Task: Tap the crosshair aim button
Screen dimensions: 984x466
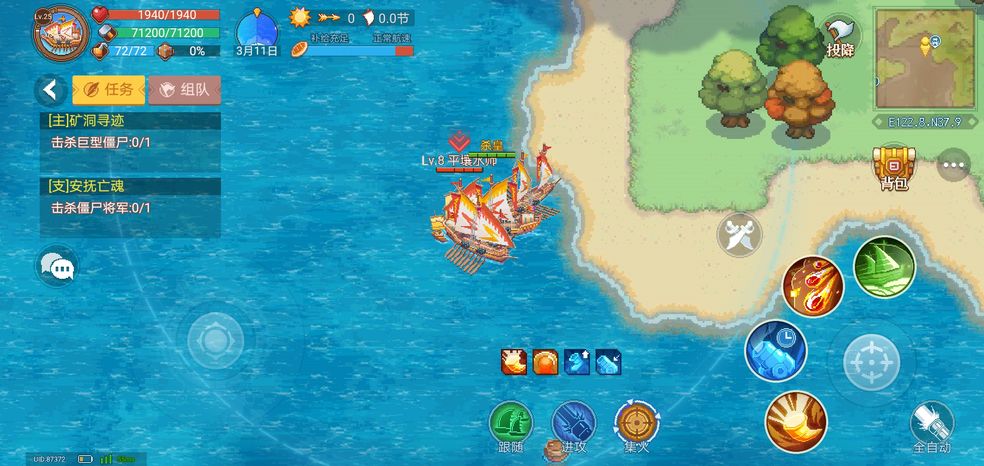Action: tap(871, 361)
